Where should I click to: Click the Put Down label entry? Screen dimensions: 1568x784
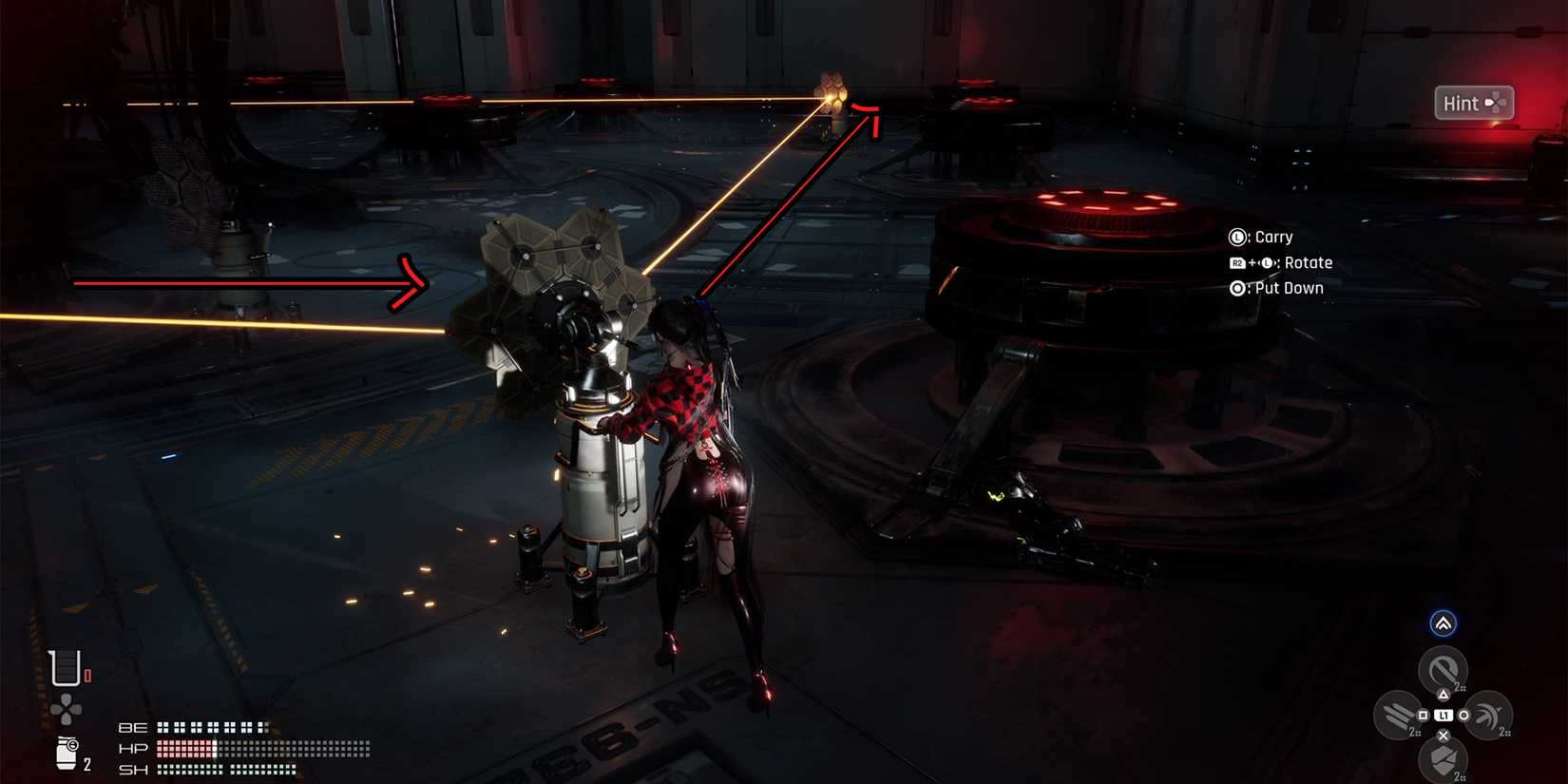pos(1288,288)
